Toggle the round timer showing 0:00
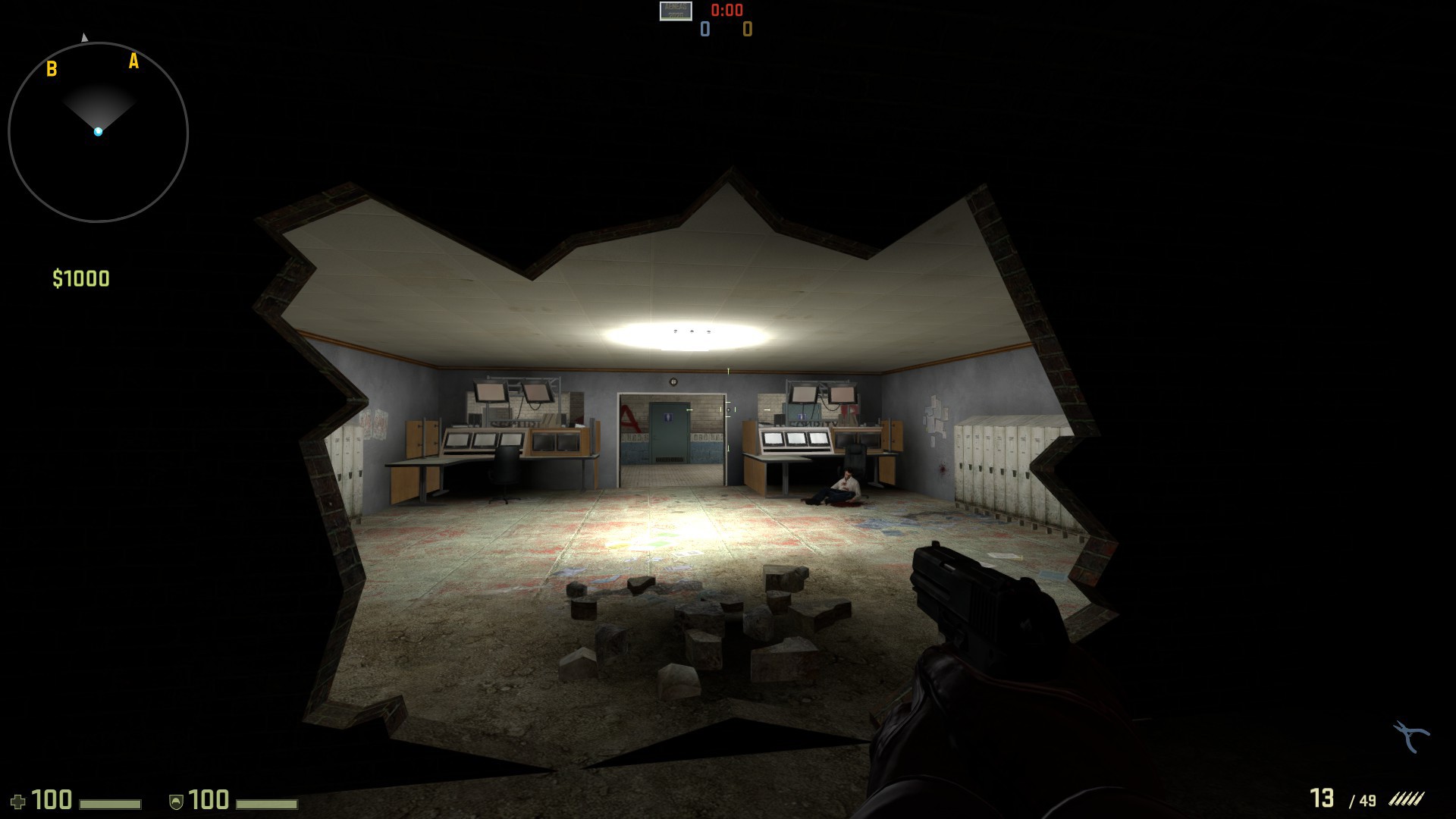 (726, 11)
